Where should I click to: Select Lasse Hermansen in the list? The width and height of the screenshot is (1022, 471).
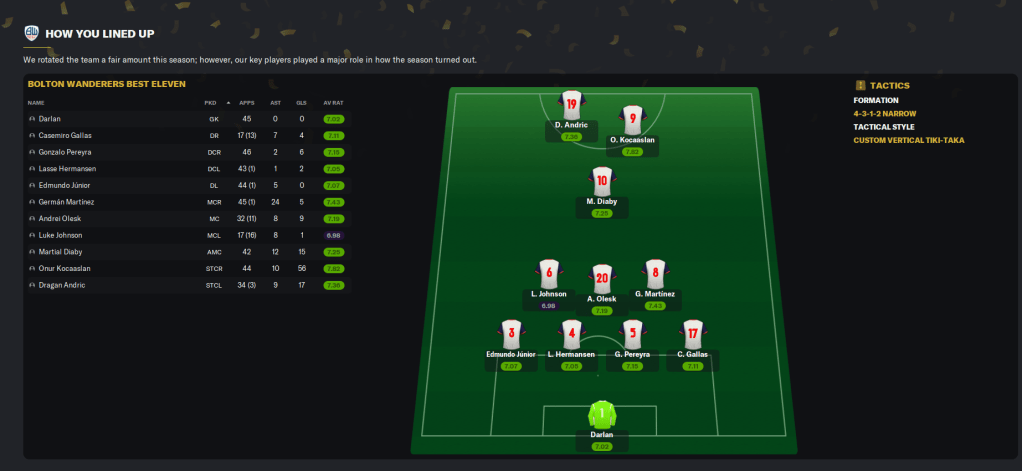click(68, 168)
